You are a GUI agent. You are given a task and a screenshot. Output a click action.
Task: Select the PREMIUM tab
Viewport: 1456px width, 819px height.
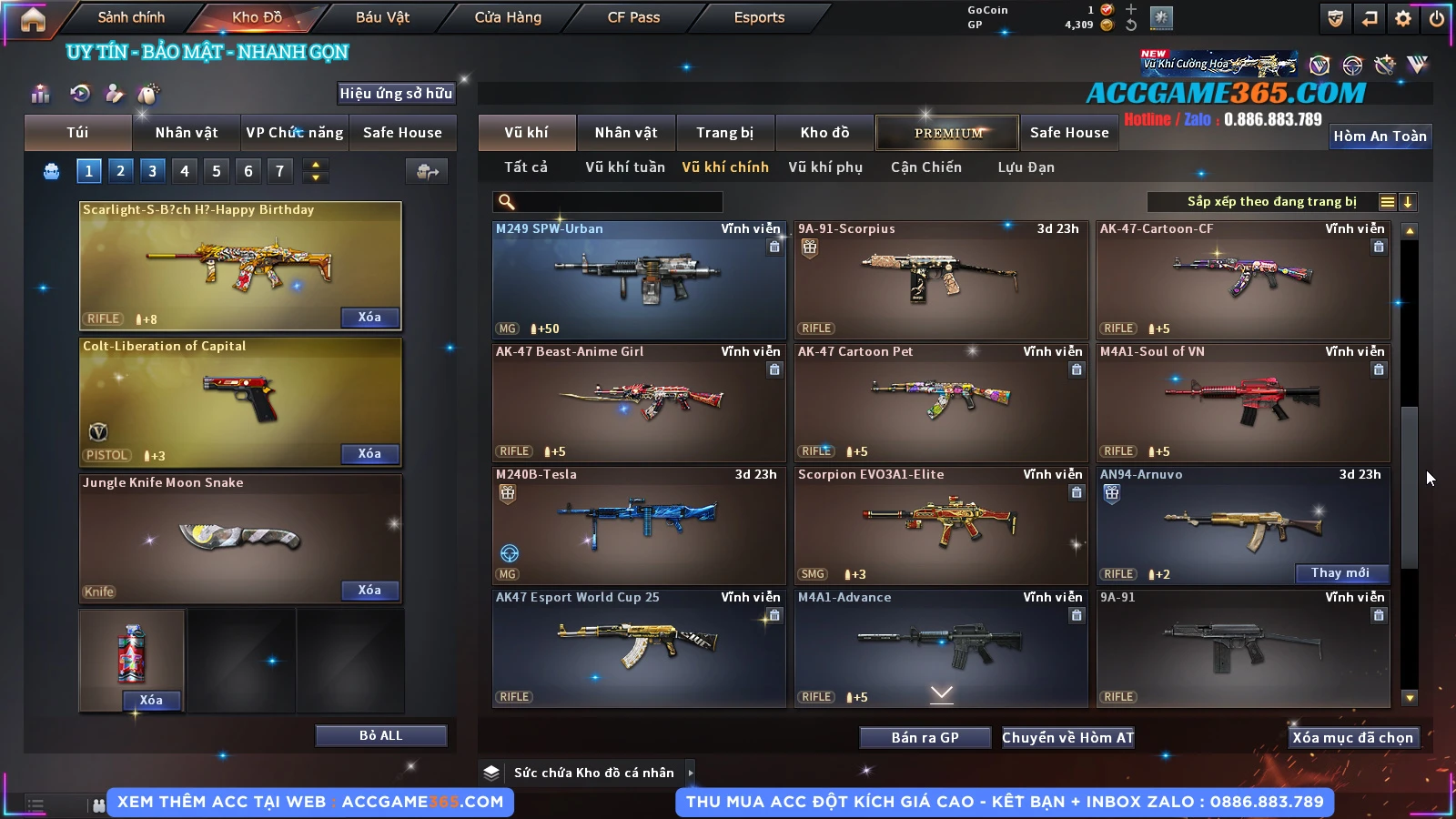pyautogui.click(x=947, y=133)
